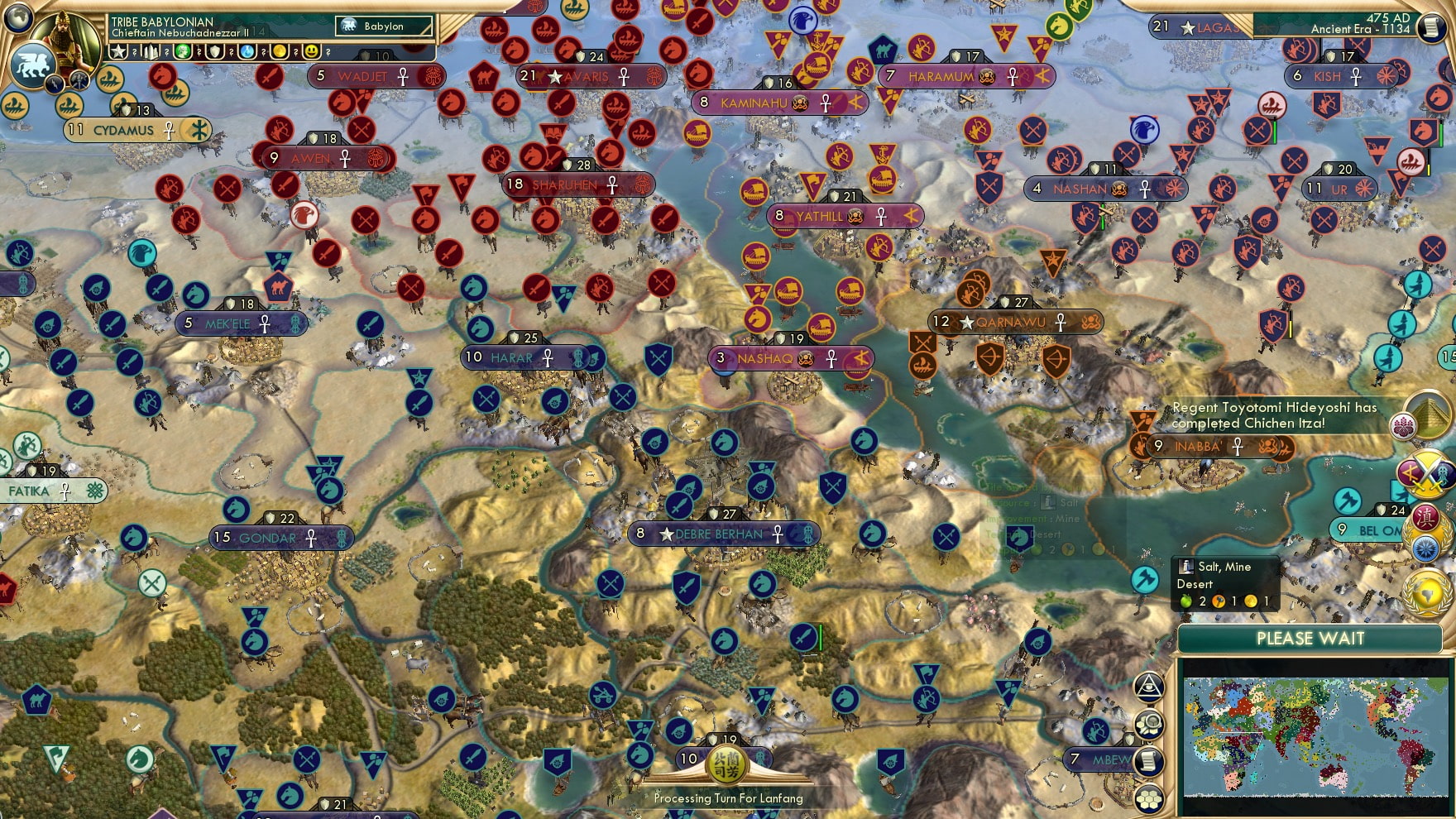Toggle the hex grid overlay button near the minimap
This screenshot has width=1456, height=819.
tap(1149, 798)
